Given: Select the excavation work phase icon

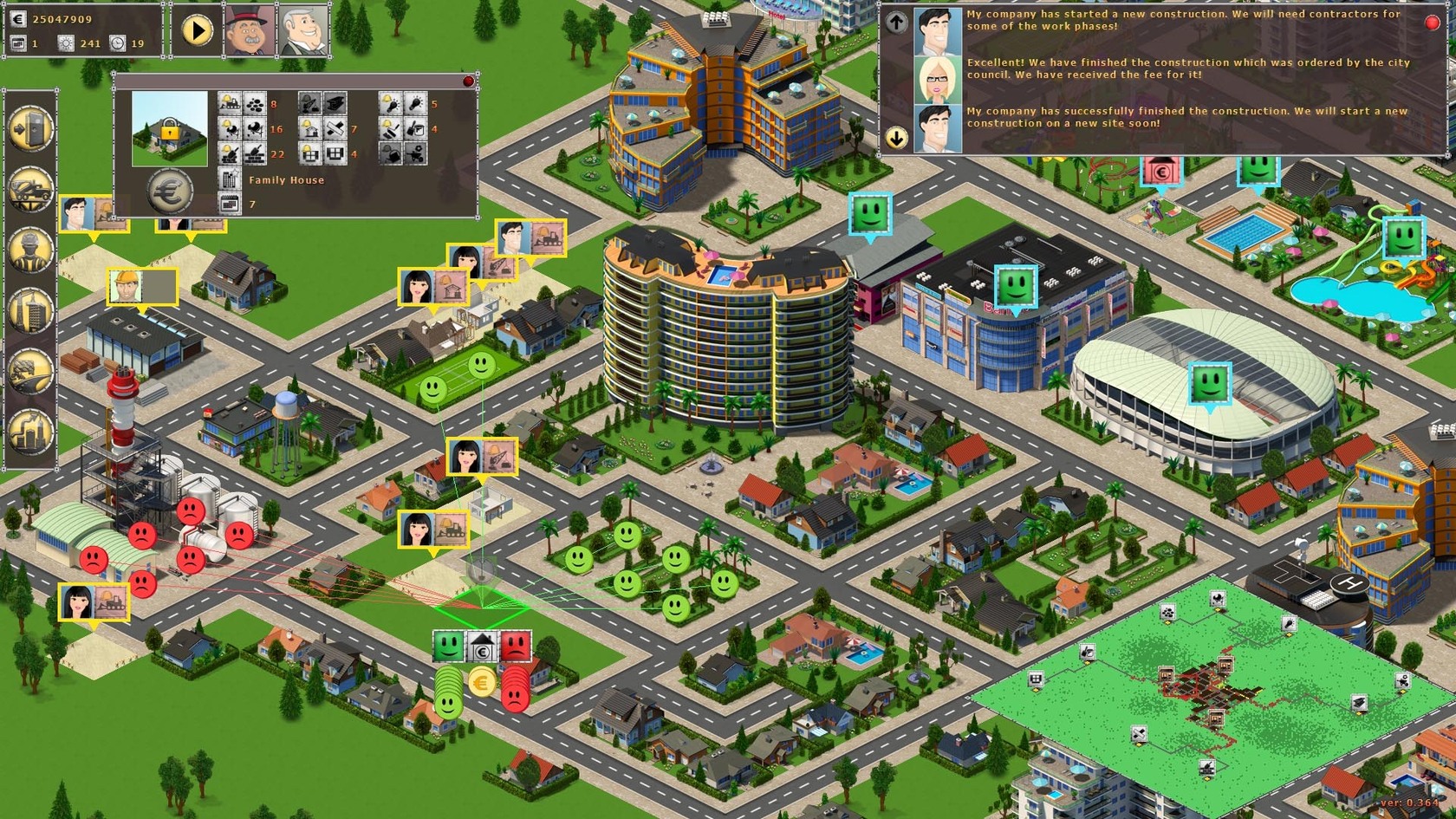Looking at the screenshot, I should pos(228,104).
